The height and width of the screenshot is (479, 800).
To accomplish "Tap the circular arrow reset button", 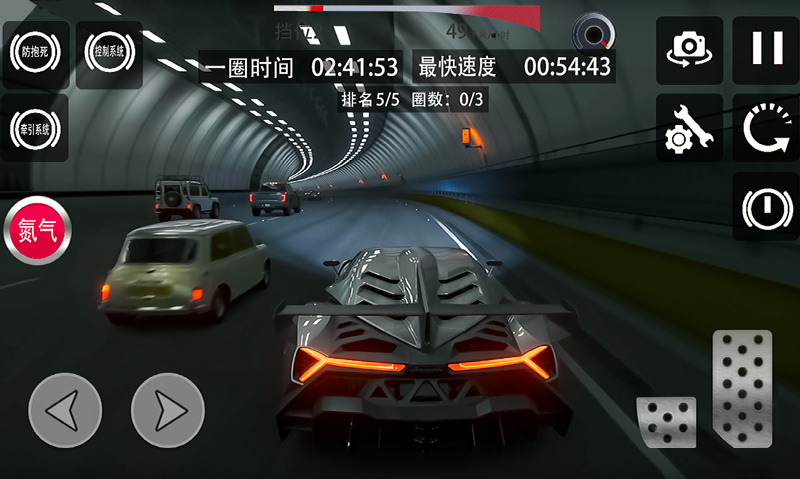I will pyautogui.click(x=766, y=128).
